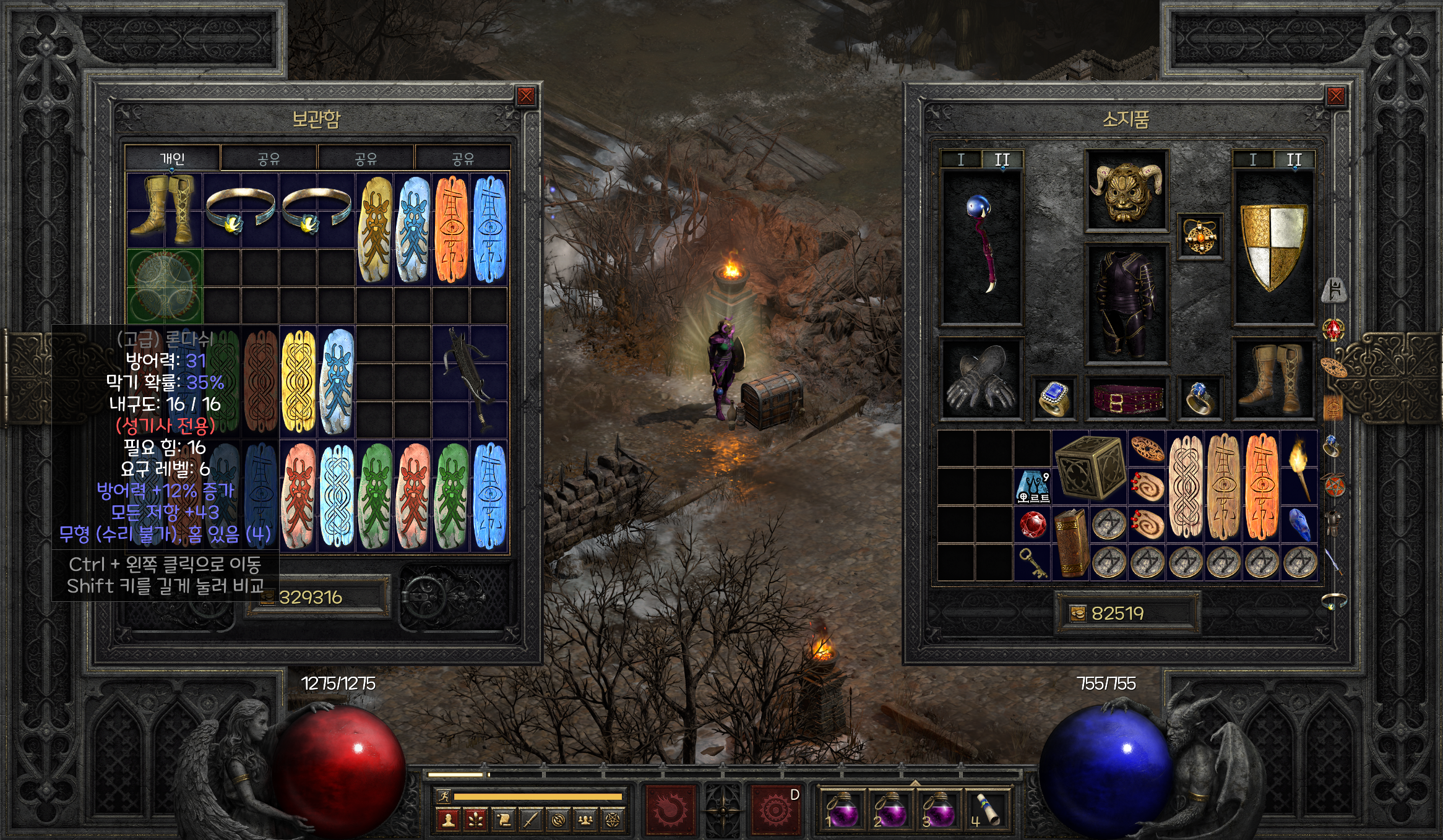Pick up the golden key
This screenshot has height=840, width=1443.
pyautogui.click(x=1032, y=563)
